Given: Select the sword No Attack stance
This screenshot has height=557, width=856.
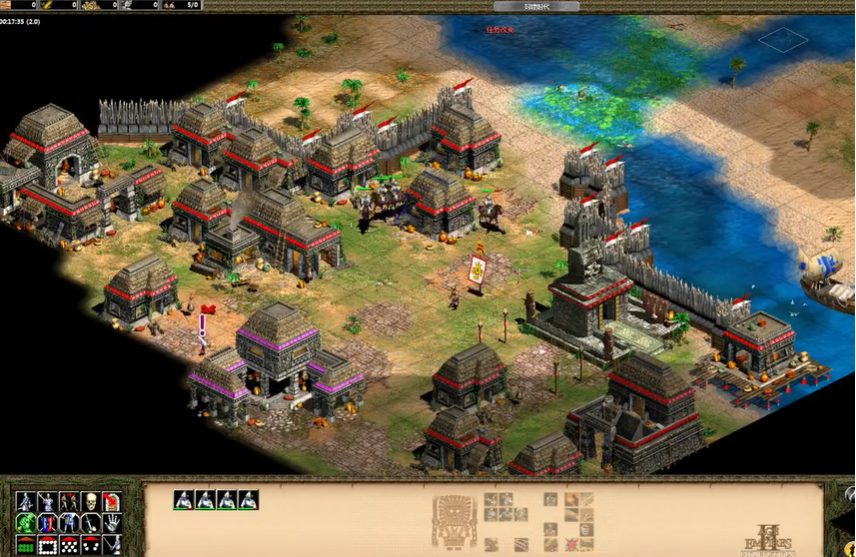Looking at the screenshot, I should (x=90, y=523).
